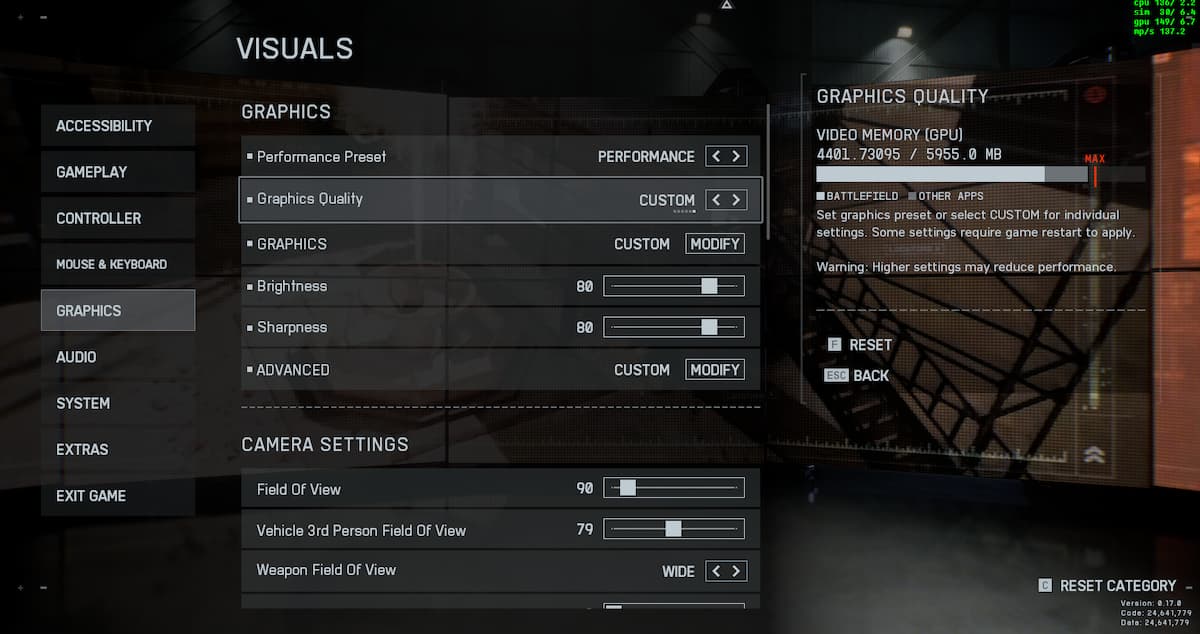Open the Extras section
Screen dimensions: 1200x634
(x=117, y=450)
